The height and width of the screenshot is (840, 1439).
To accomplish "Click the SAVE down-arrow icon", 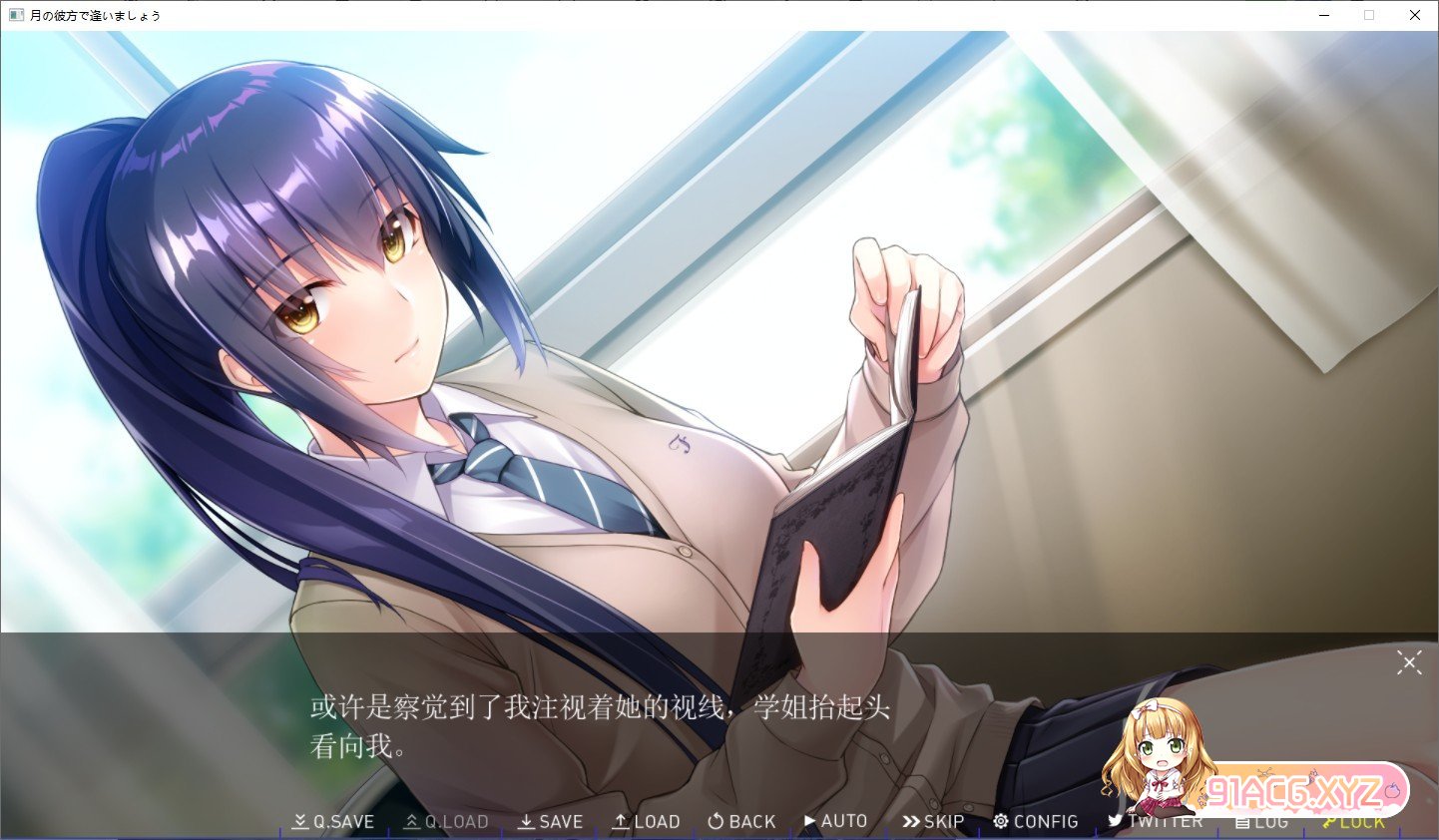I will click(526, 821).
